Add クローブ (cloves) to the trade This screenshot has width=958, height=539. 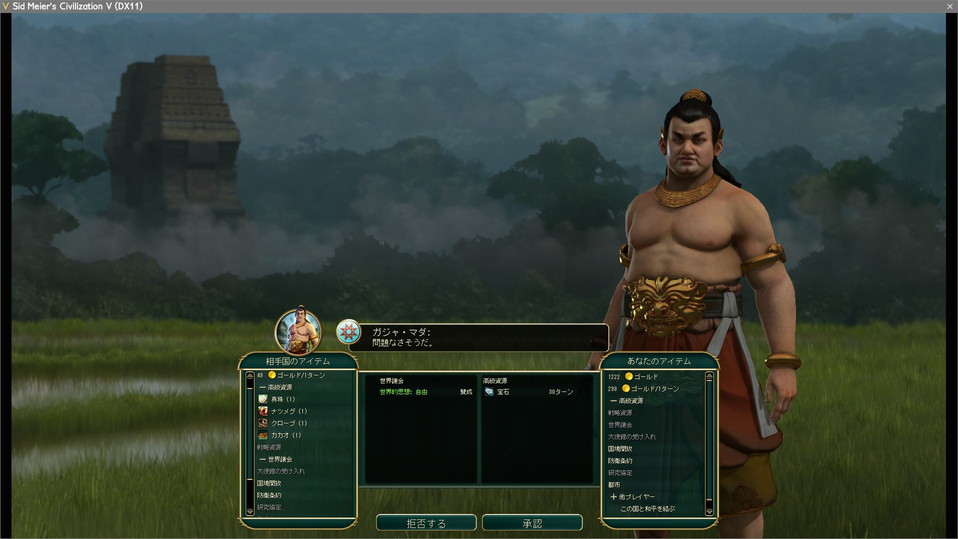[x=288, y=423]
